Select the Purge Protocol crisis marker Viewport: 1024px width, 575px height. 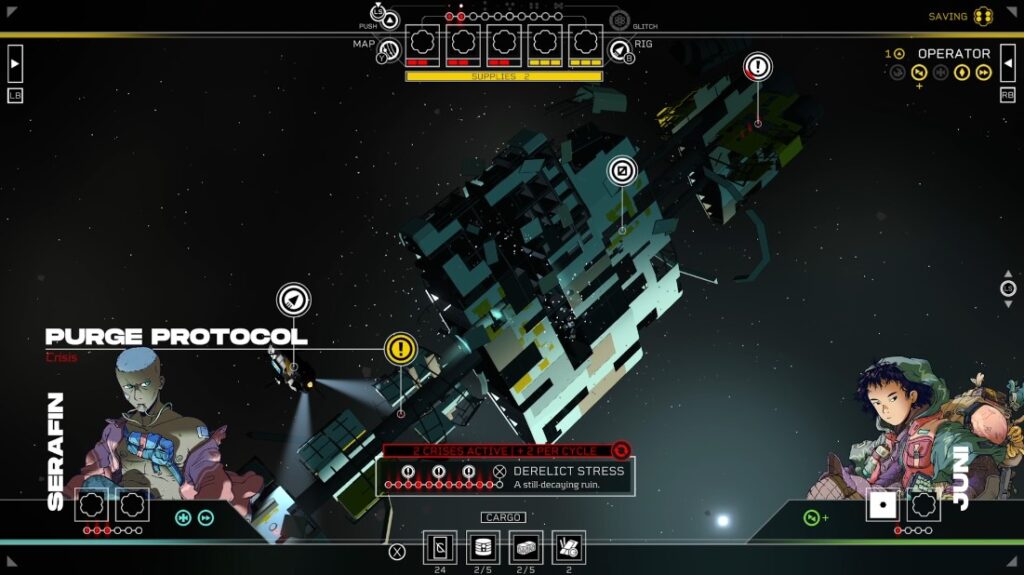point(400,349)
